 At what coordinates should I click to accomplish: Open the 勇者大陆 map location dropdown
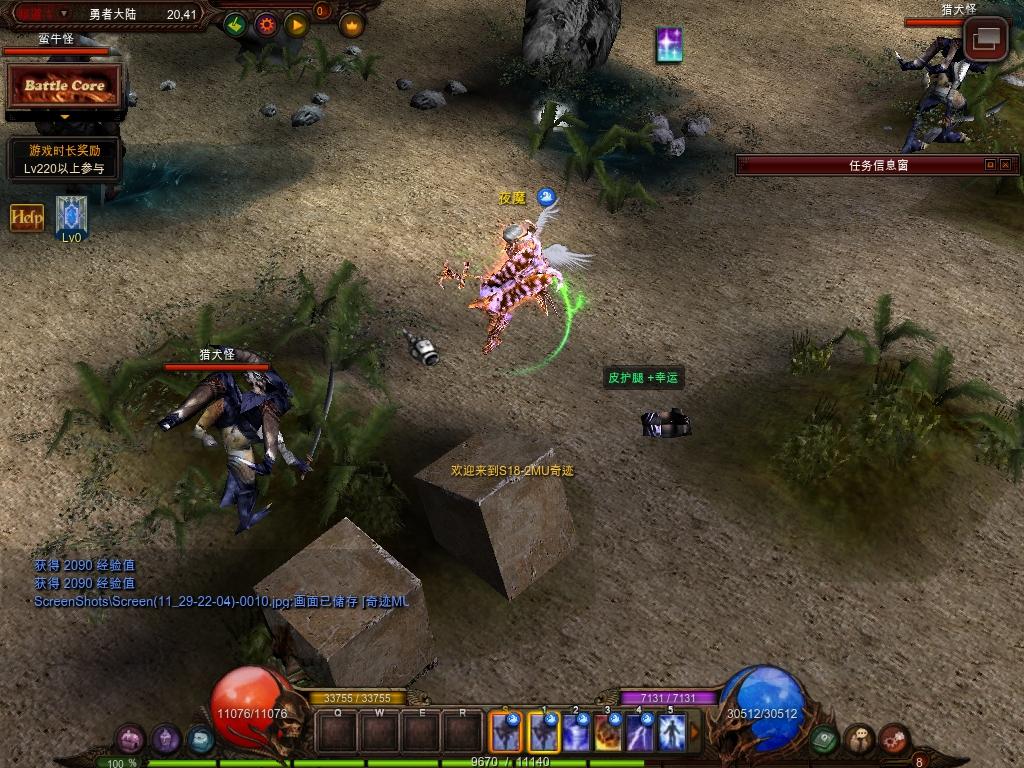point(66,14)
